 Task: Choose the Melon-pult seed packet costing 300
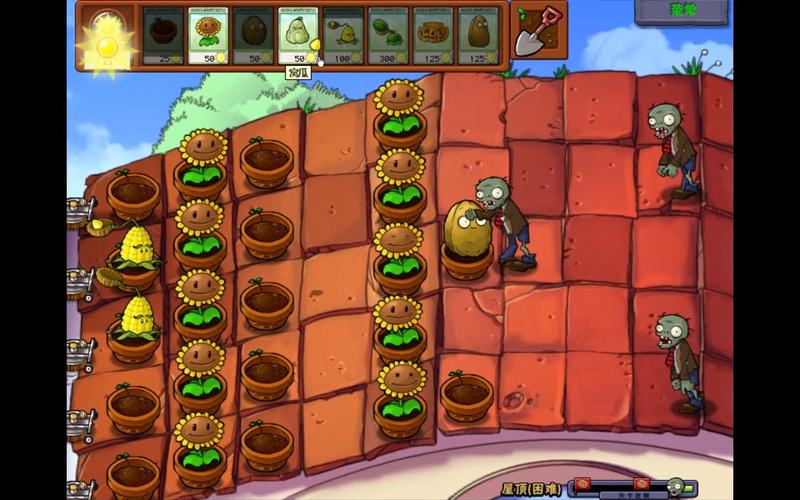pos(387,35)
